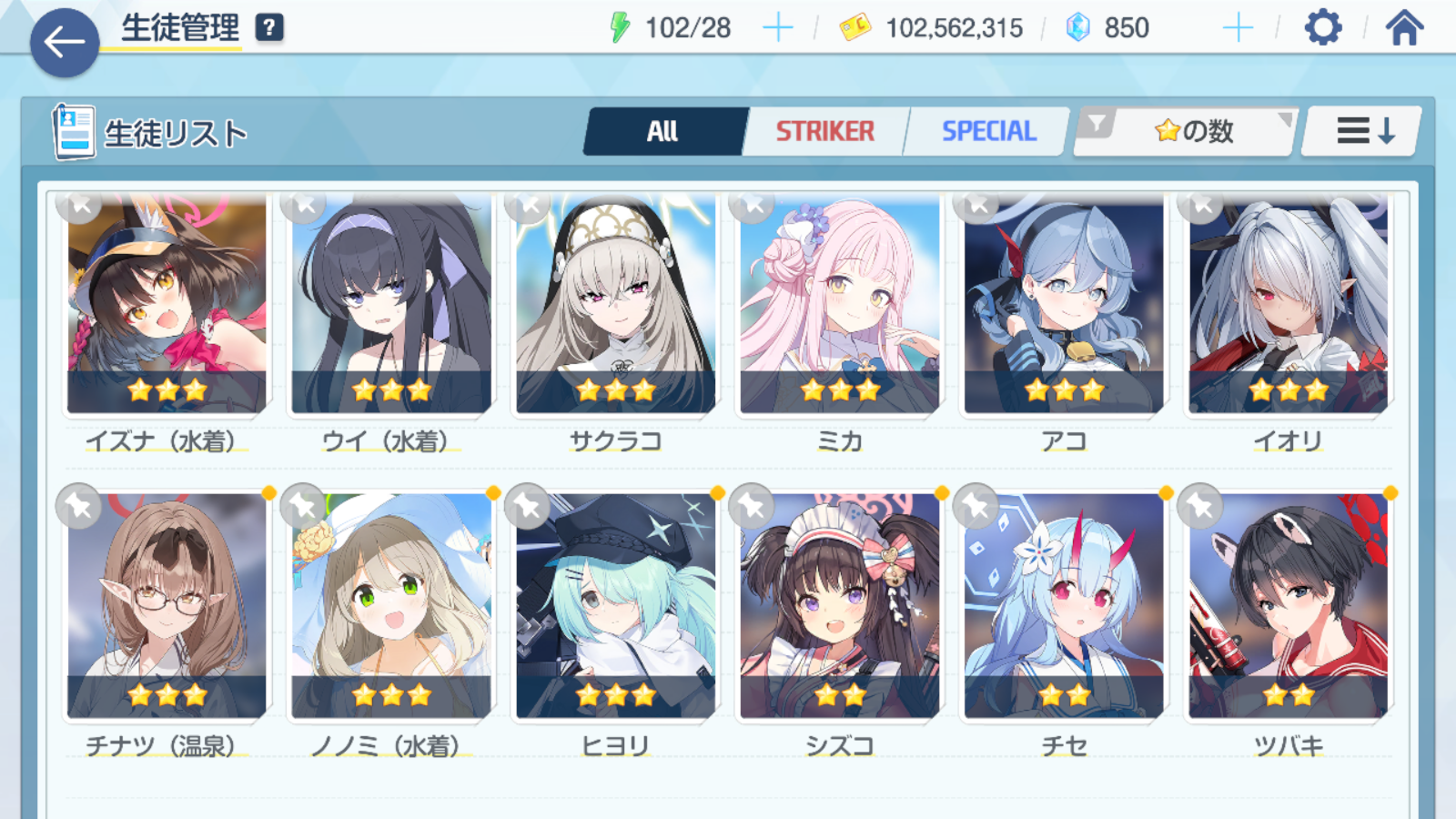Toggle the sort order arrow button

1362,132
